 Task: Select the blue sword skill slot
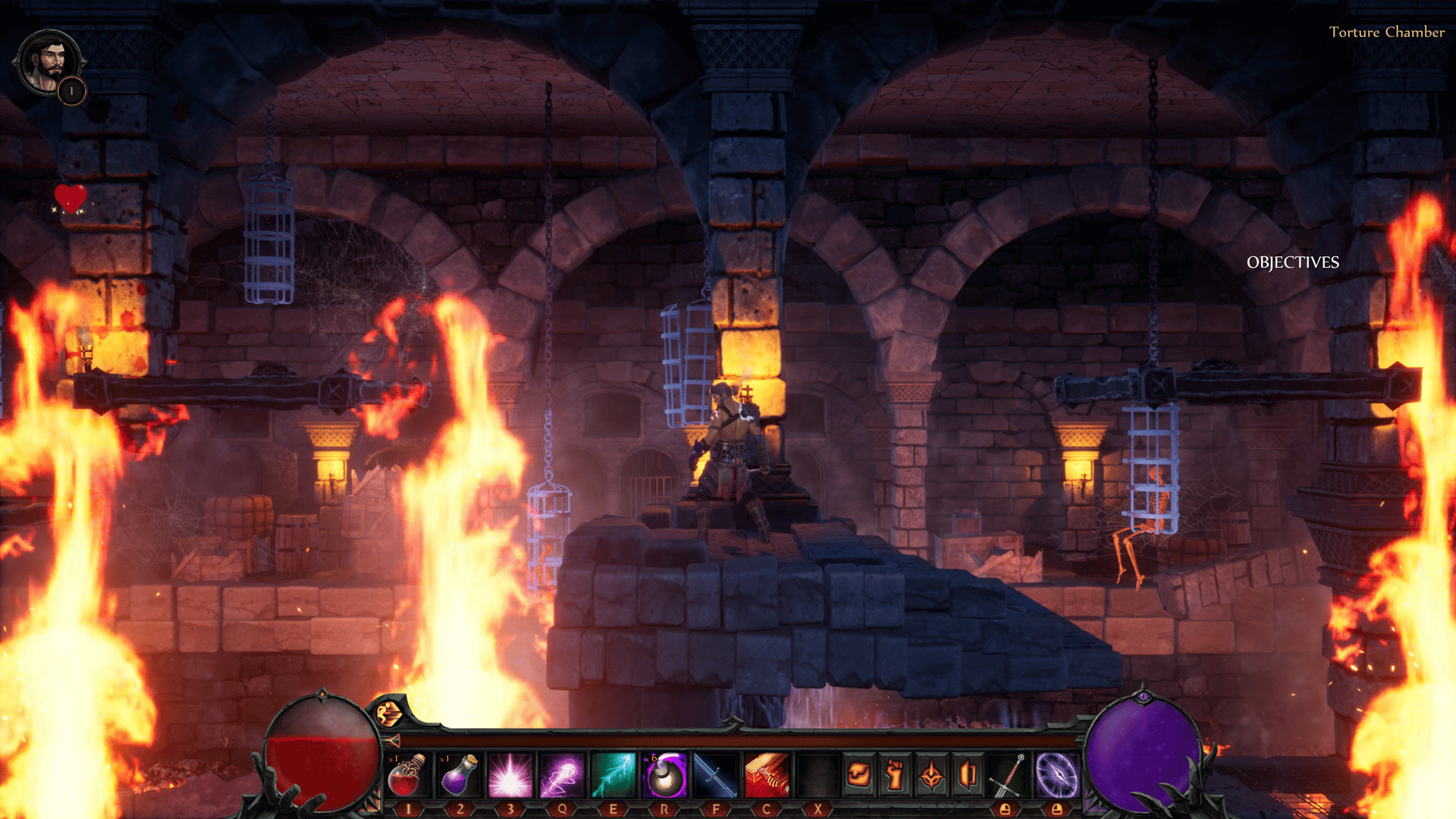pyautogui.click(x=715, y=775)
